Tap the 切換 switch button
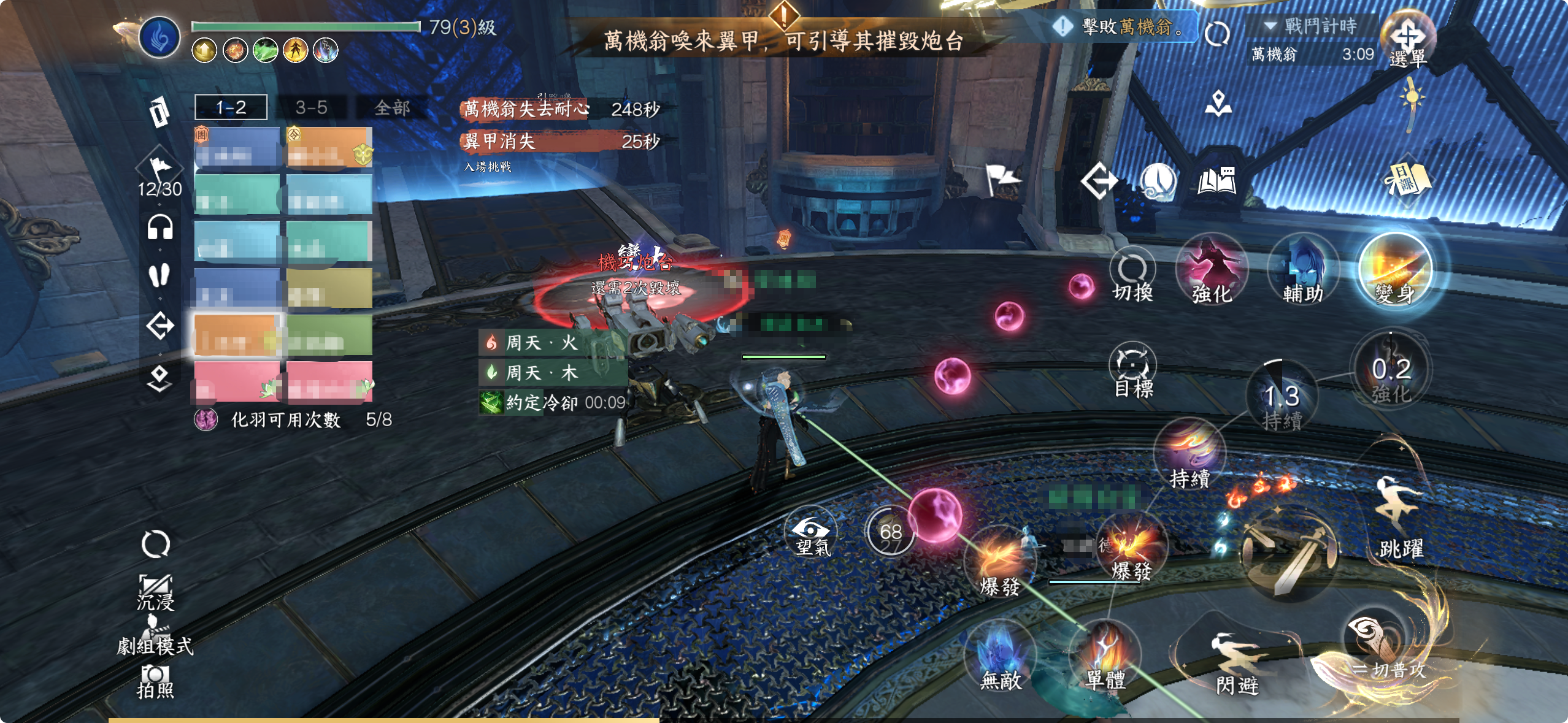The width and height of the screenshot is (1568, 723). pos(1132,276)
